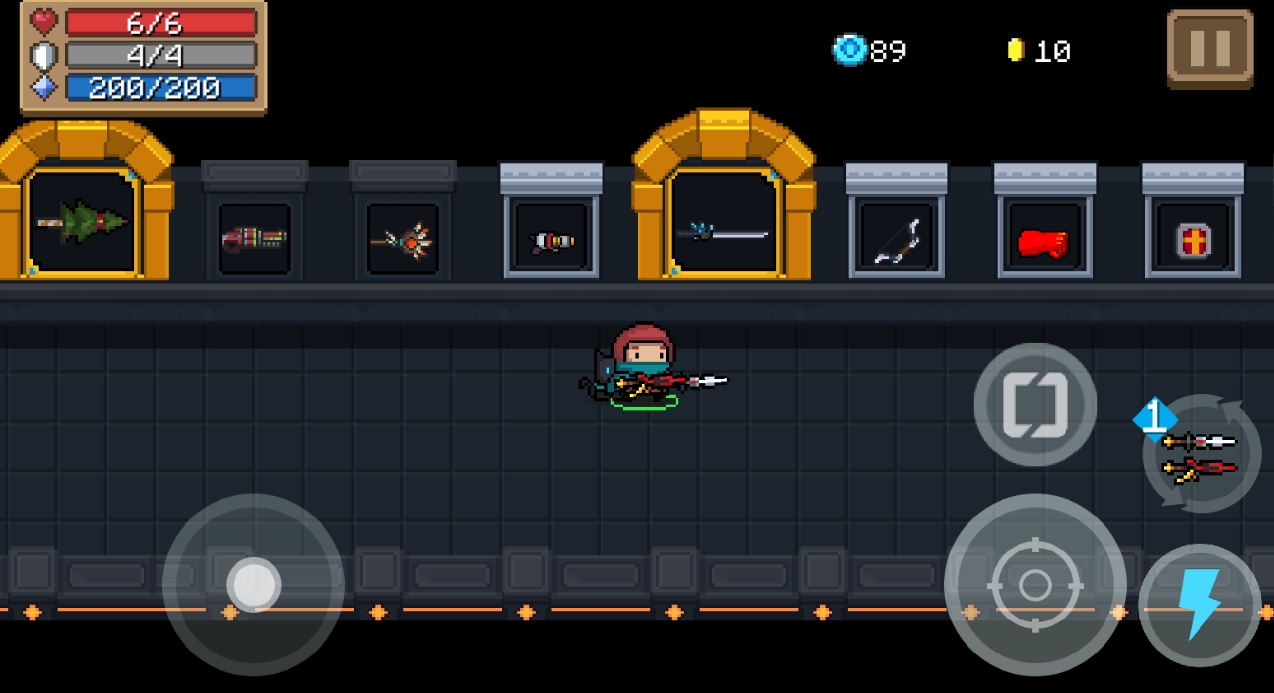Tap the crosshair attack button

pos(1035,585)
